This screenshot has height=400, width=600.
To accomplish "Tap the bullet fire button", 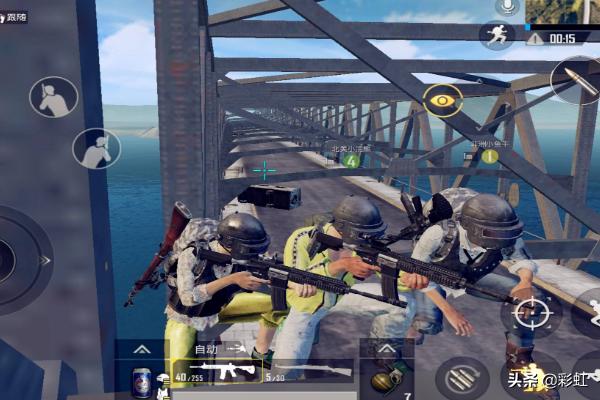I will coord(576,80).
